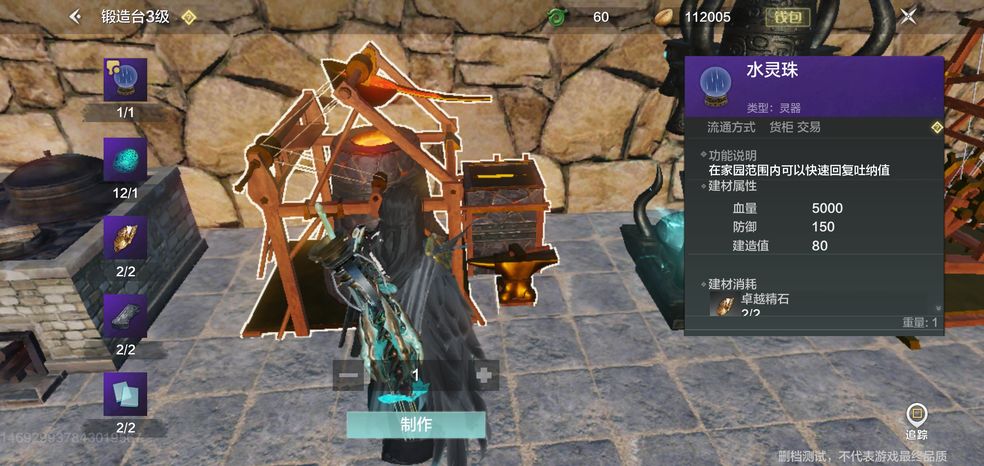Click the green jade currency icon
Screen dimensions: 984x466
coord(558,17)
